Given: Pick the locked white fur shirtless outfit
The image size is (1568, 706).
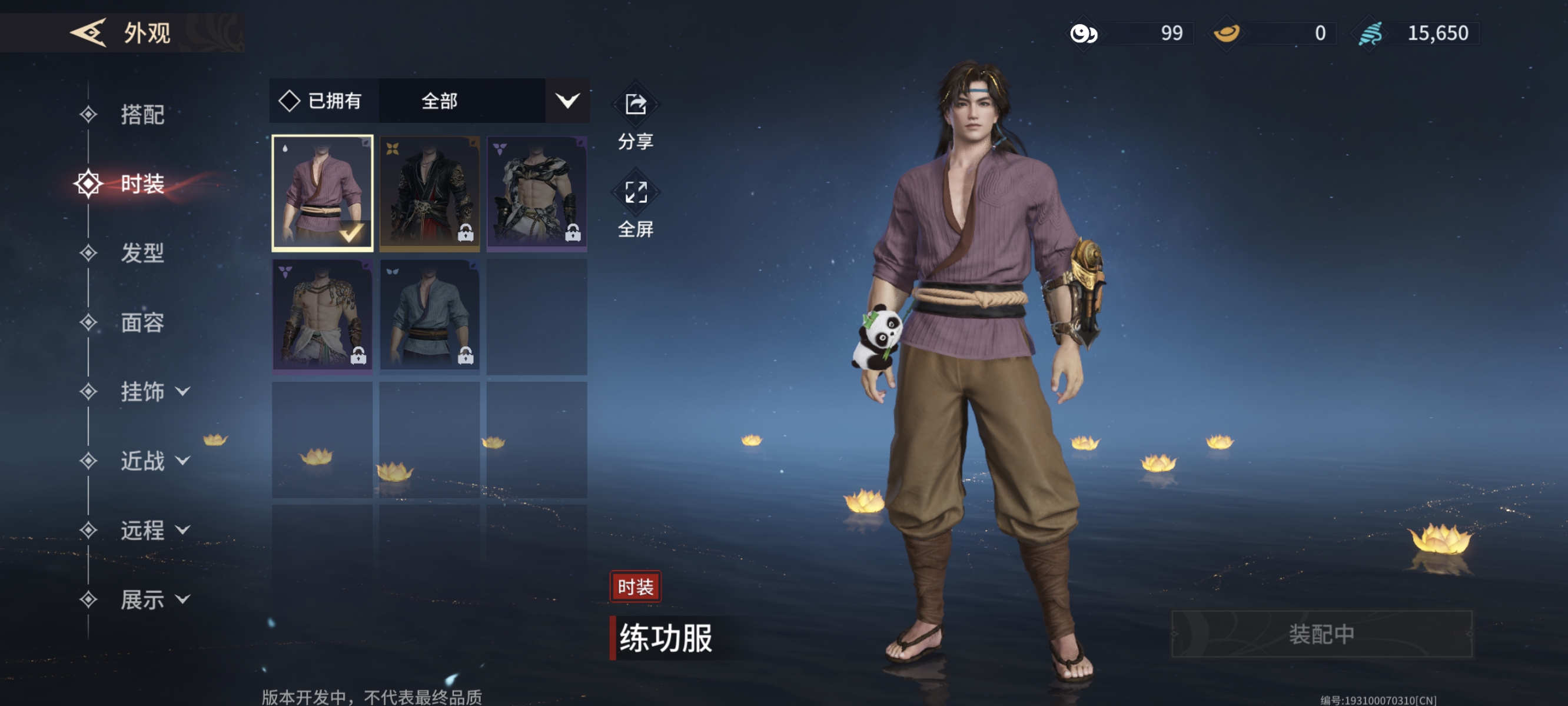Looking at the screenshot, I should pyautogui.click(x=536, y=193).
